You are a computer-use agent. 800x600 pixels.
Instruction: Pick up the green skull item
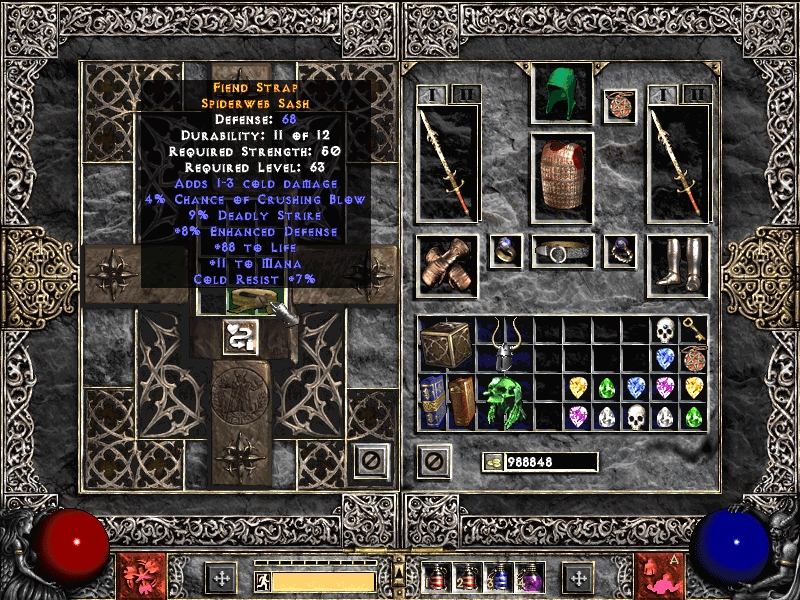[504, 402]
